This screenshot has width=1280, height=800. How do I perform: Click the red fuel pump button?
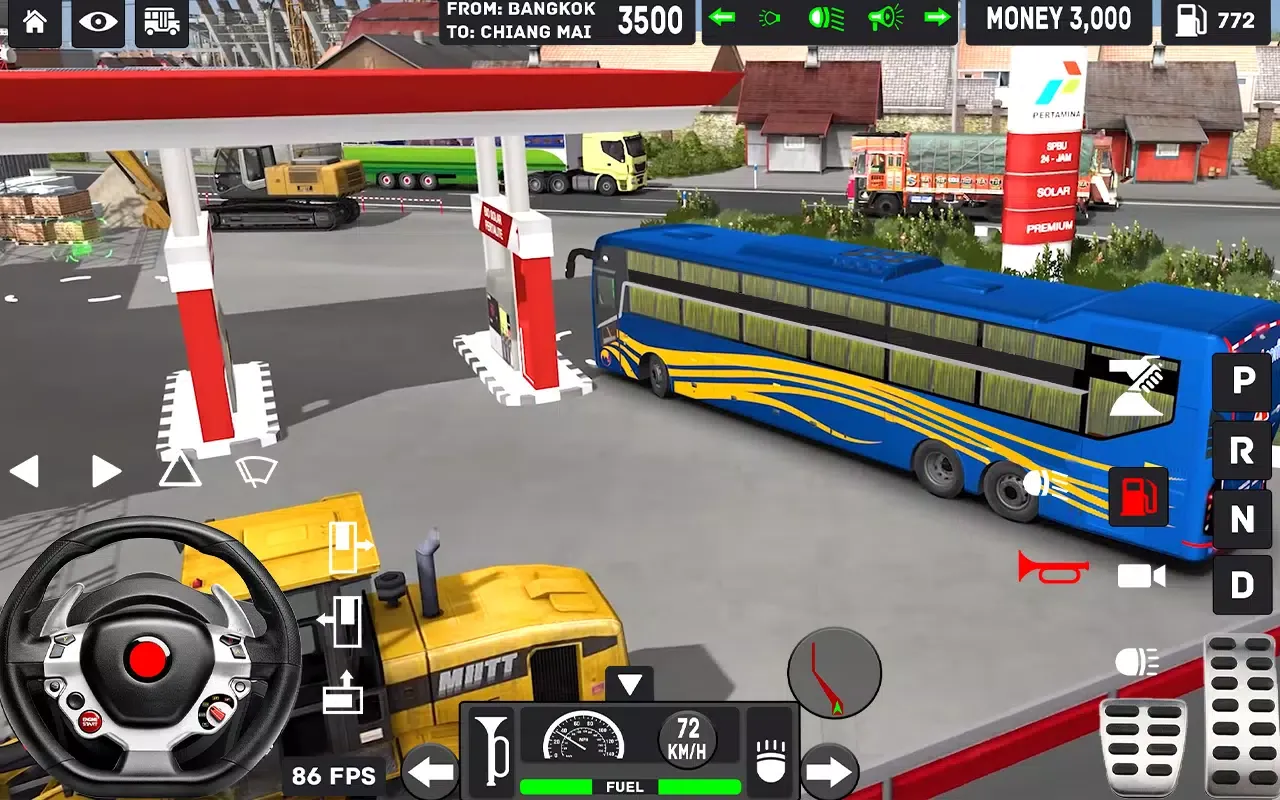click(1138, 496)
